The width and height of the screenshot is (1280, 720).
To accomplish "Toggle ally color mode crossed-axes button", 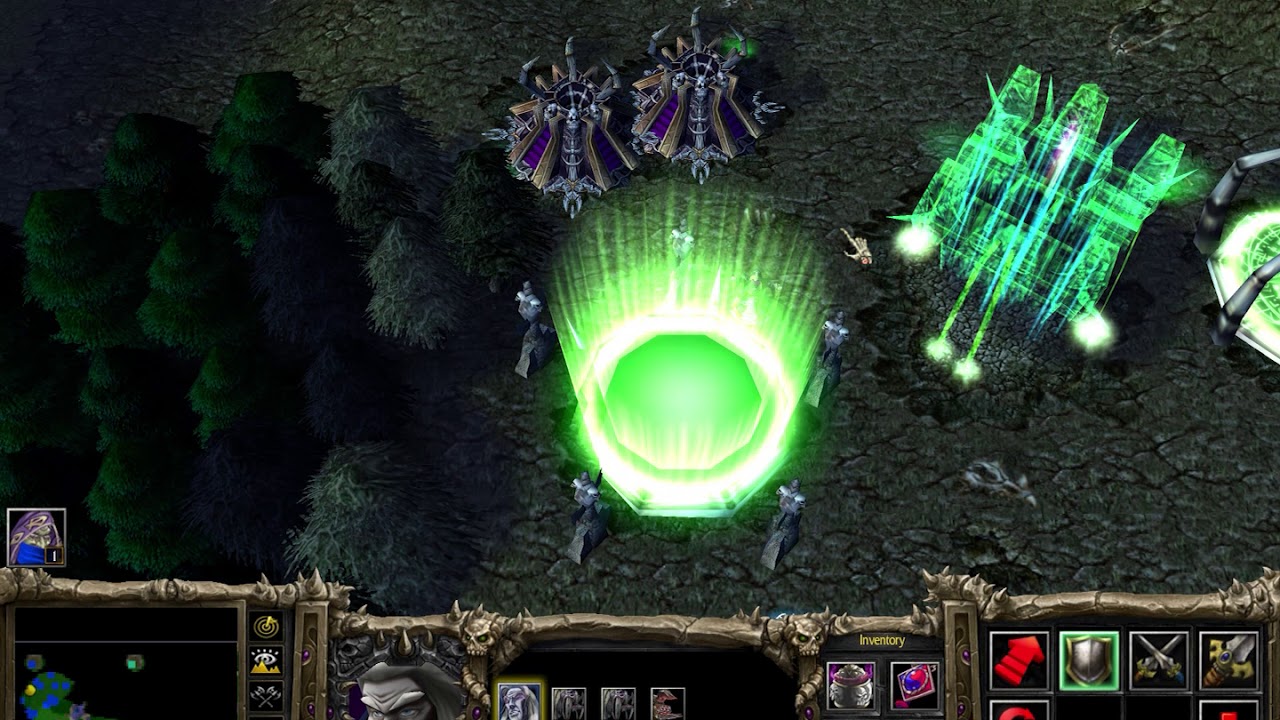I will click(266, 695).
